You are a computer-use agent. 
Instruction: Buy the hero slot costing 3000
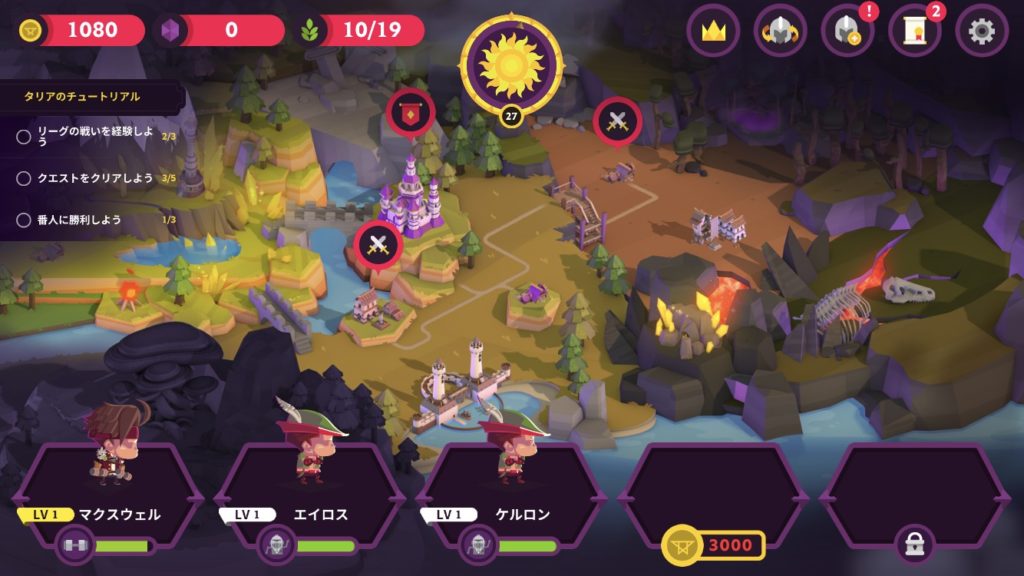click(x=713, y=544)
